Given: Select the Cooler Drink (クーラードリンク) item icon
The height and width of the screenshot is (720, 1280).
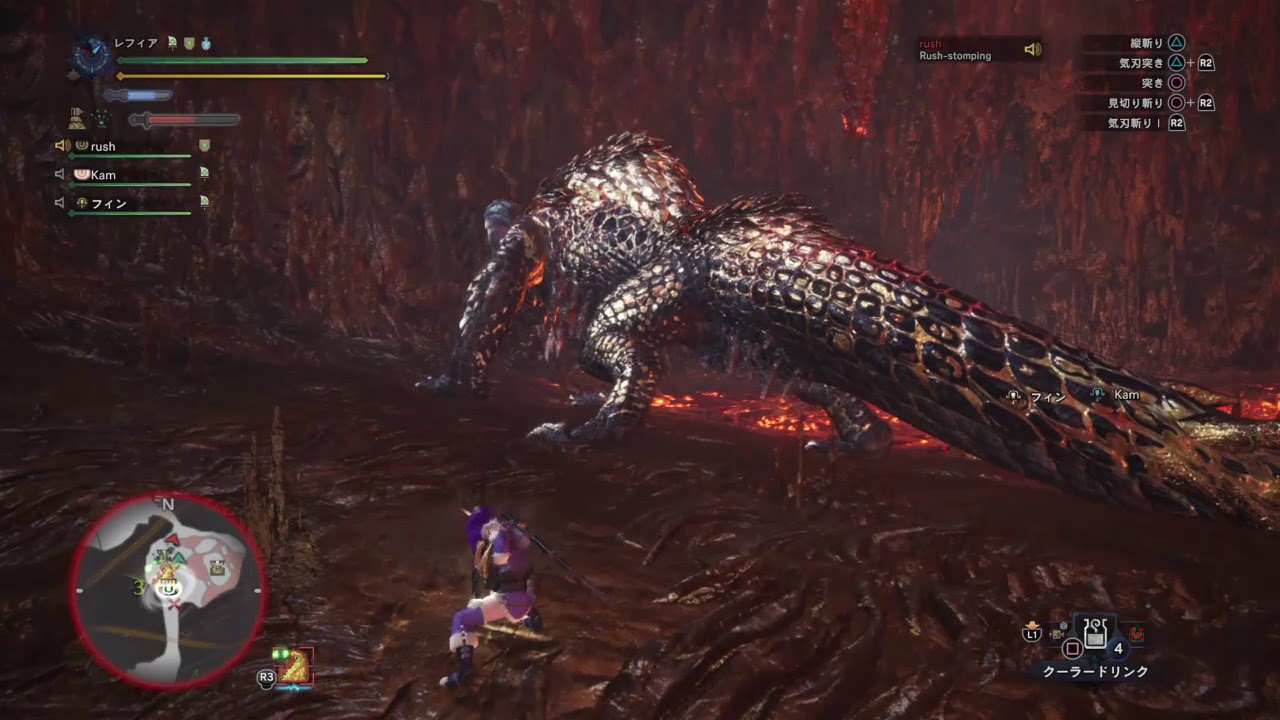Looking at the screenshot, I should pyautogui.click(x=1095, y=633).
